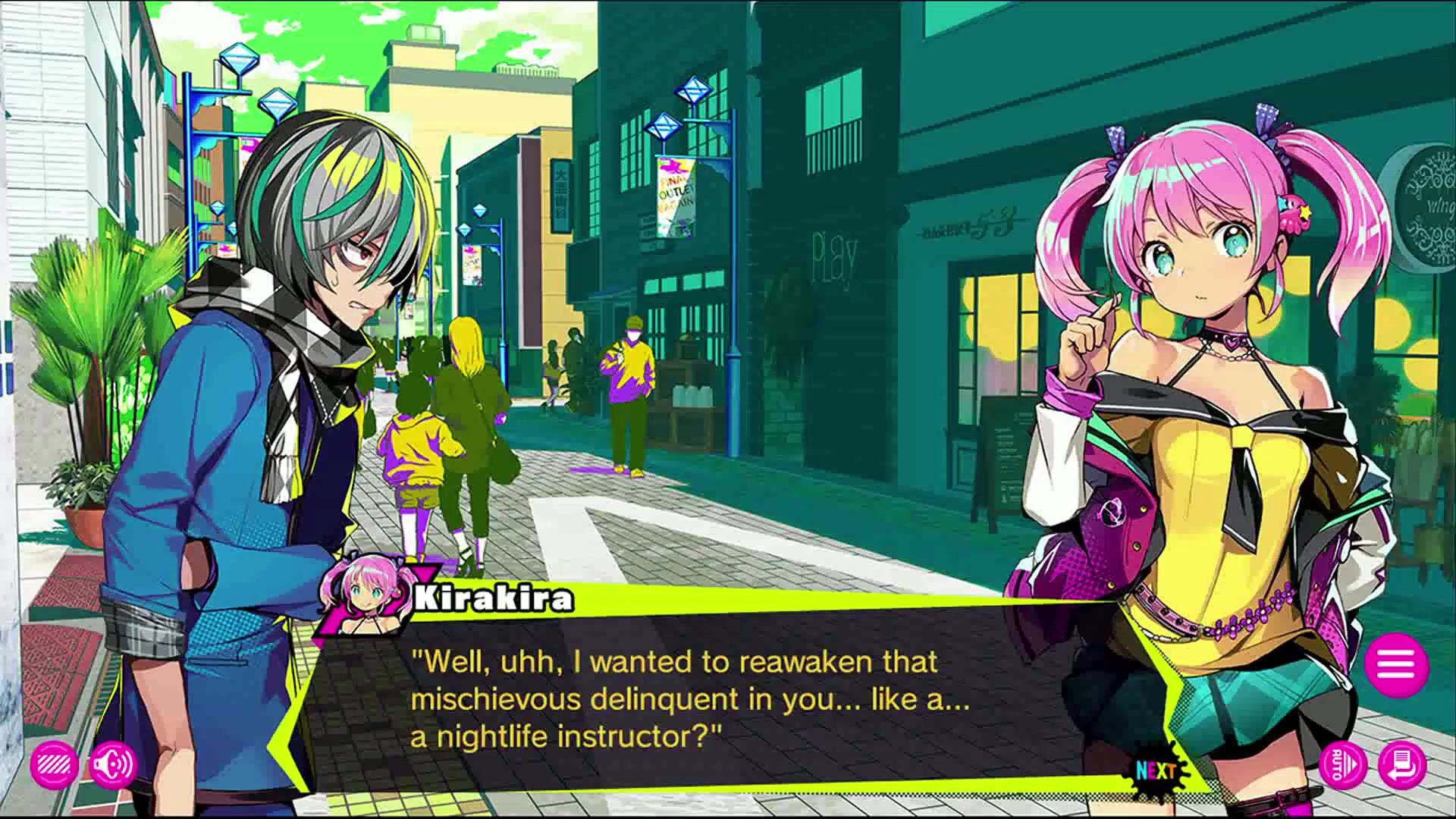The width and height of the screenshot is (1456, 819).
Task: Advance dialogue with the NEXT button
Action: pos(1156,771)
